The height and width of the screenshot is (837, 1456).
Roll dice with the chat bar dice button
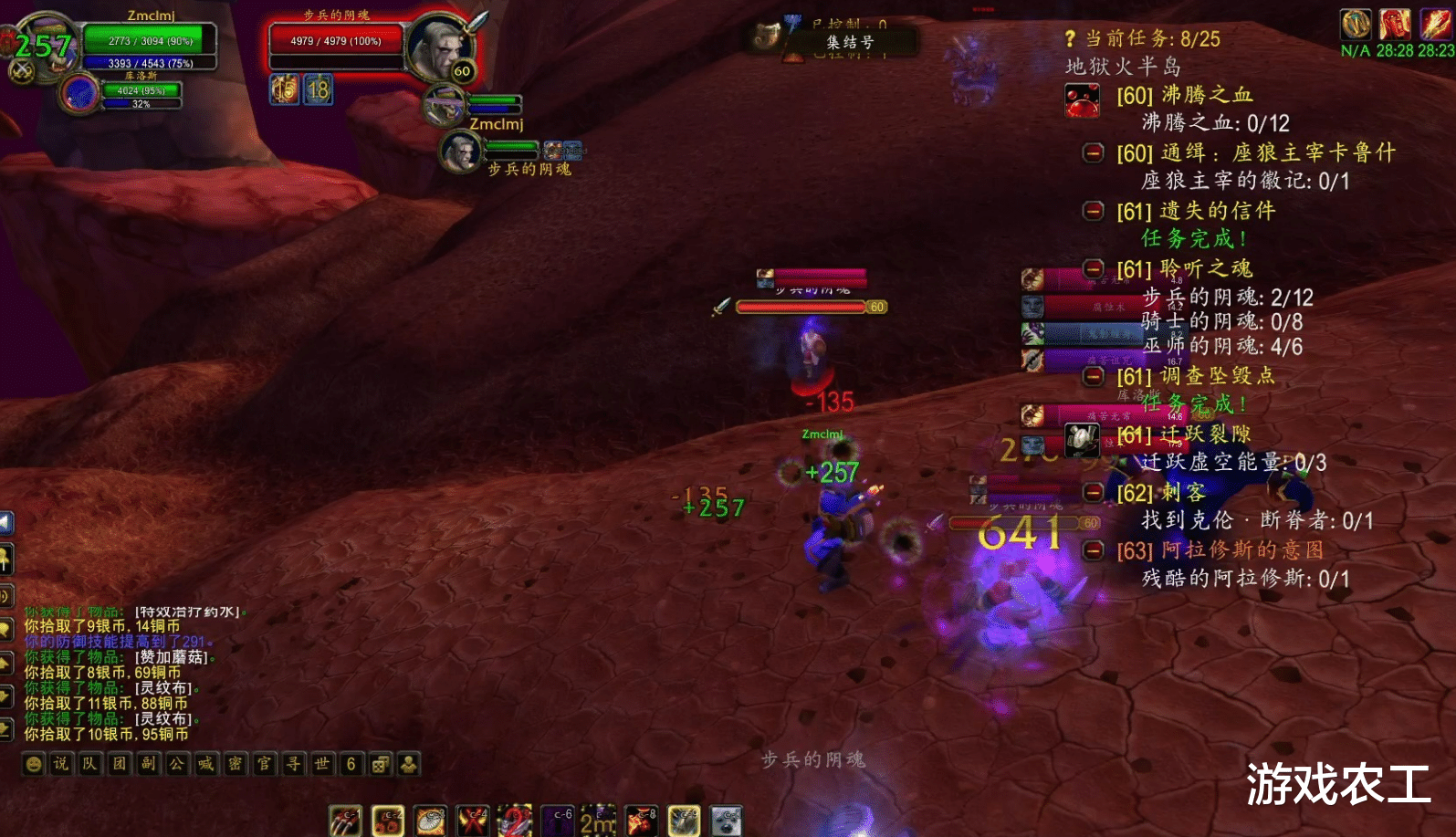380,764
